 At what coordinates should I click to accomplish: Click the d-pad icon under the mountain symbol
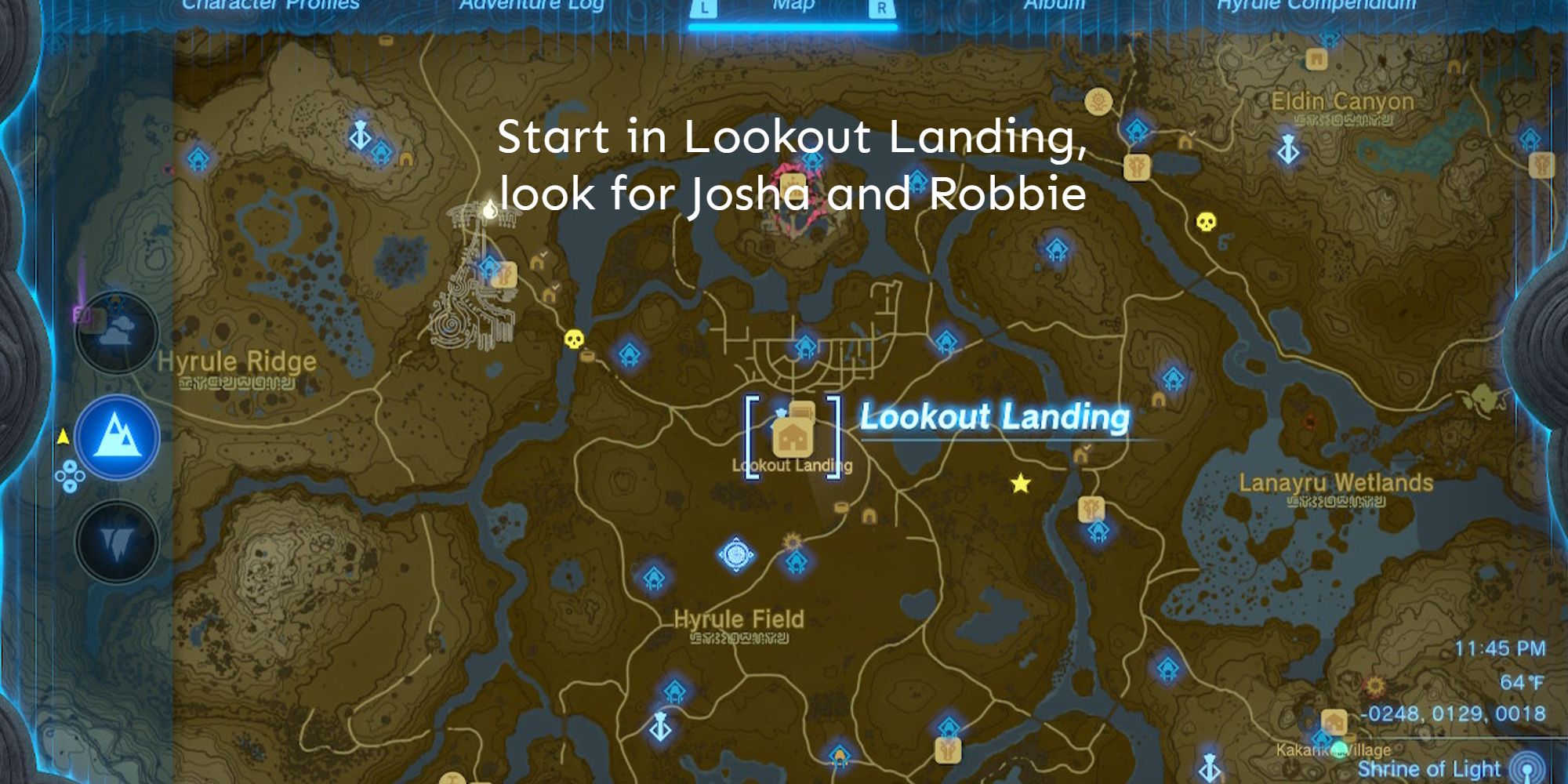71,477
